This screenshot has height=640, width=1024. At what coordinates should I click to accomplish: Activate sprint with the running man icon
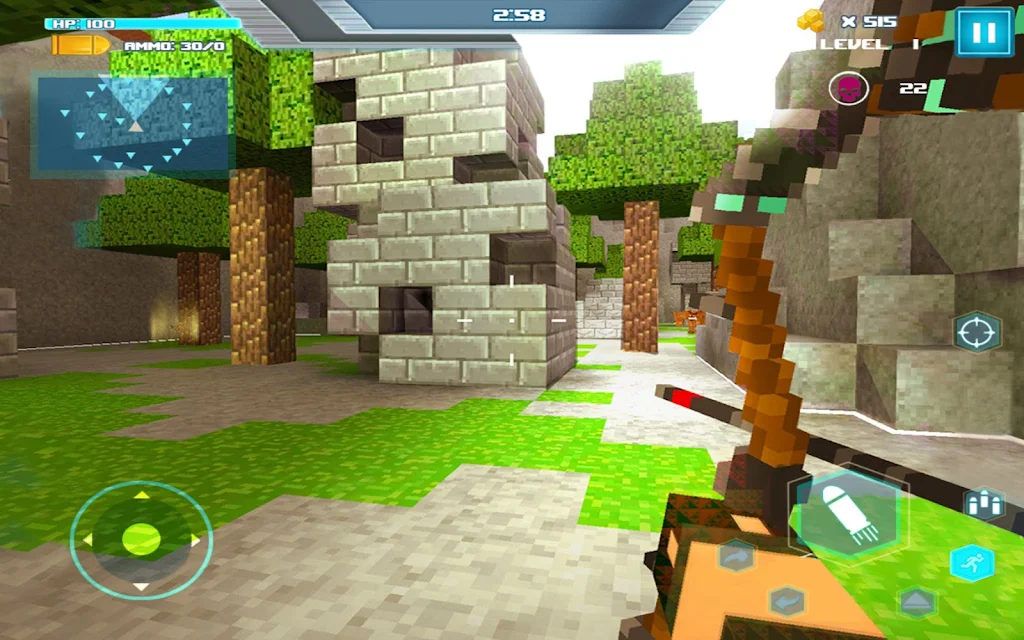tap(971, 562)
